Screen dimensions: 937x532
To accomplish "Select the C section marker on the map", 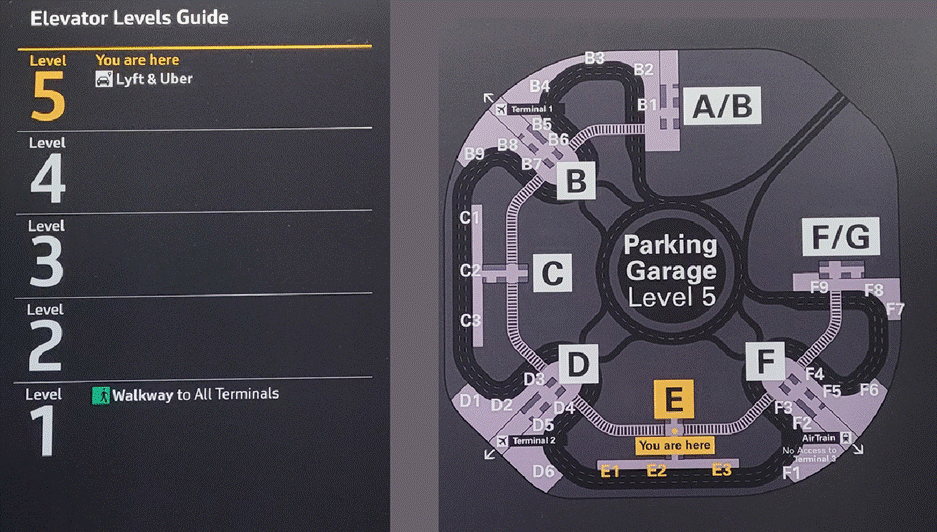I will click(x=552, y=272).
